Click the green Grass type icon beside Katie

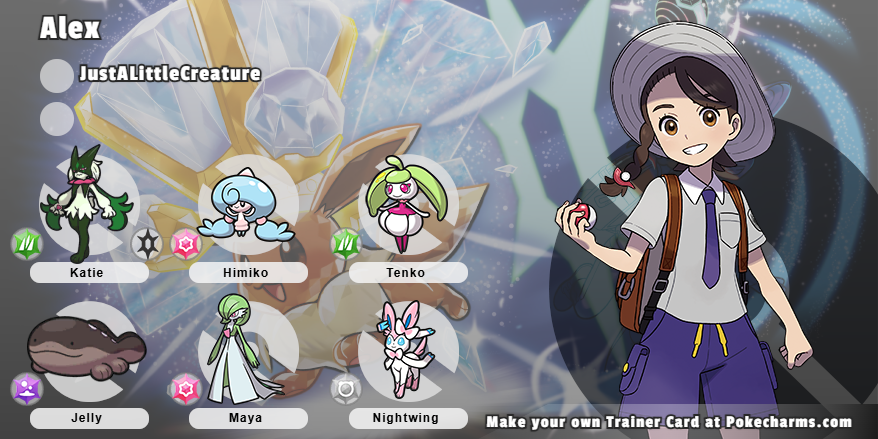click(x=26, y=244)
